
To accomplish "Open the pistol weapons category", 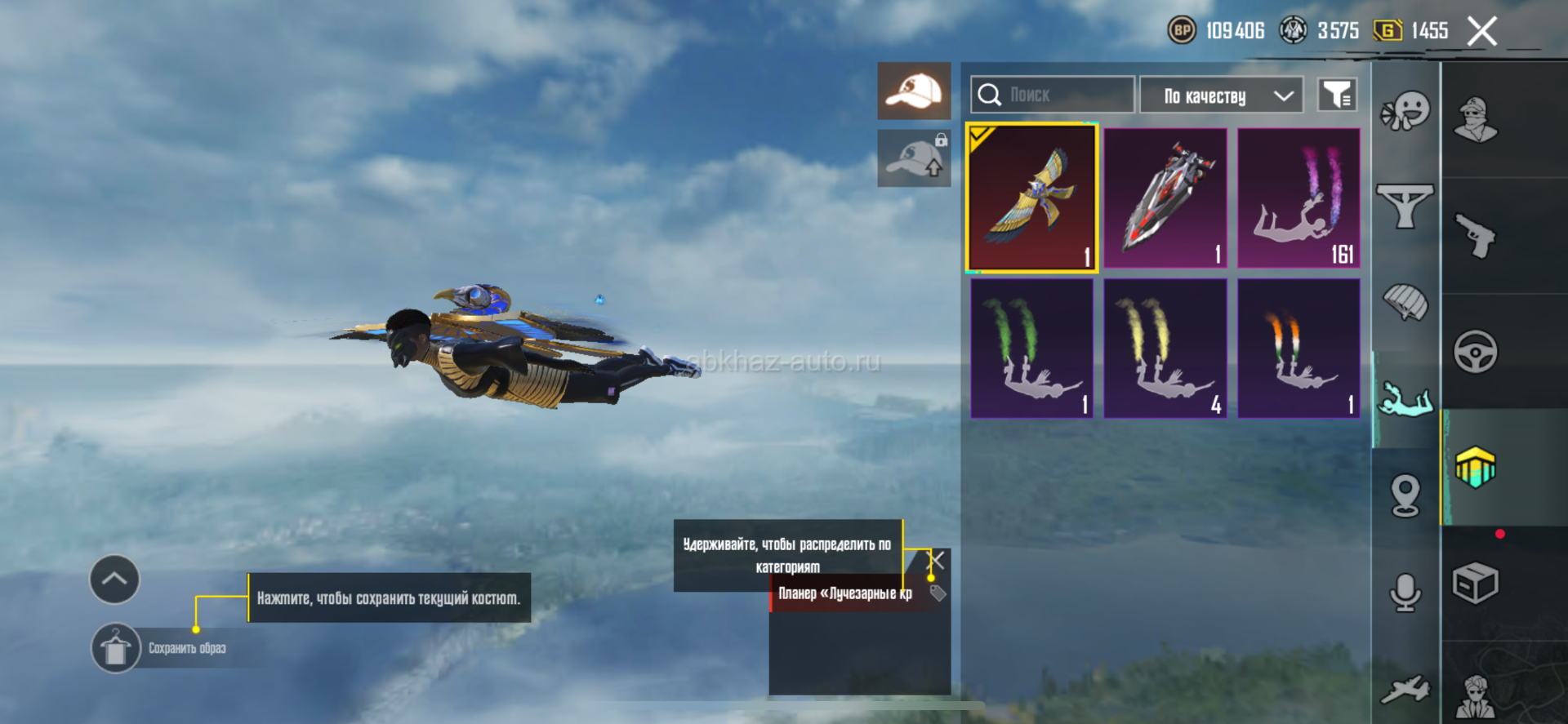I will point(1476,236).
